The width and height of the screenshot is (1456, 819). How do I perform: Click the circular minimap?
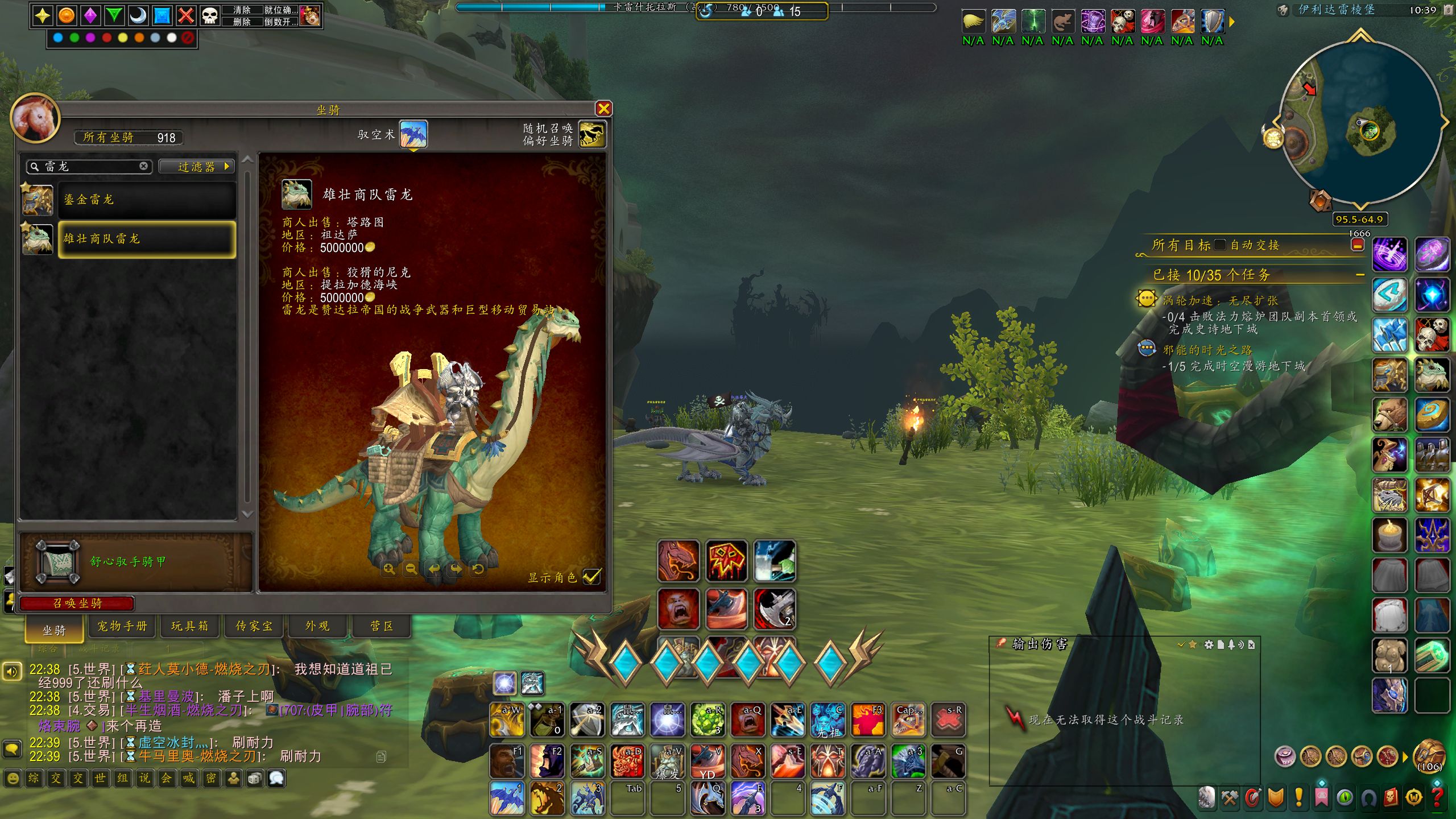click(1360, 122)
